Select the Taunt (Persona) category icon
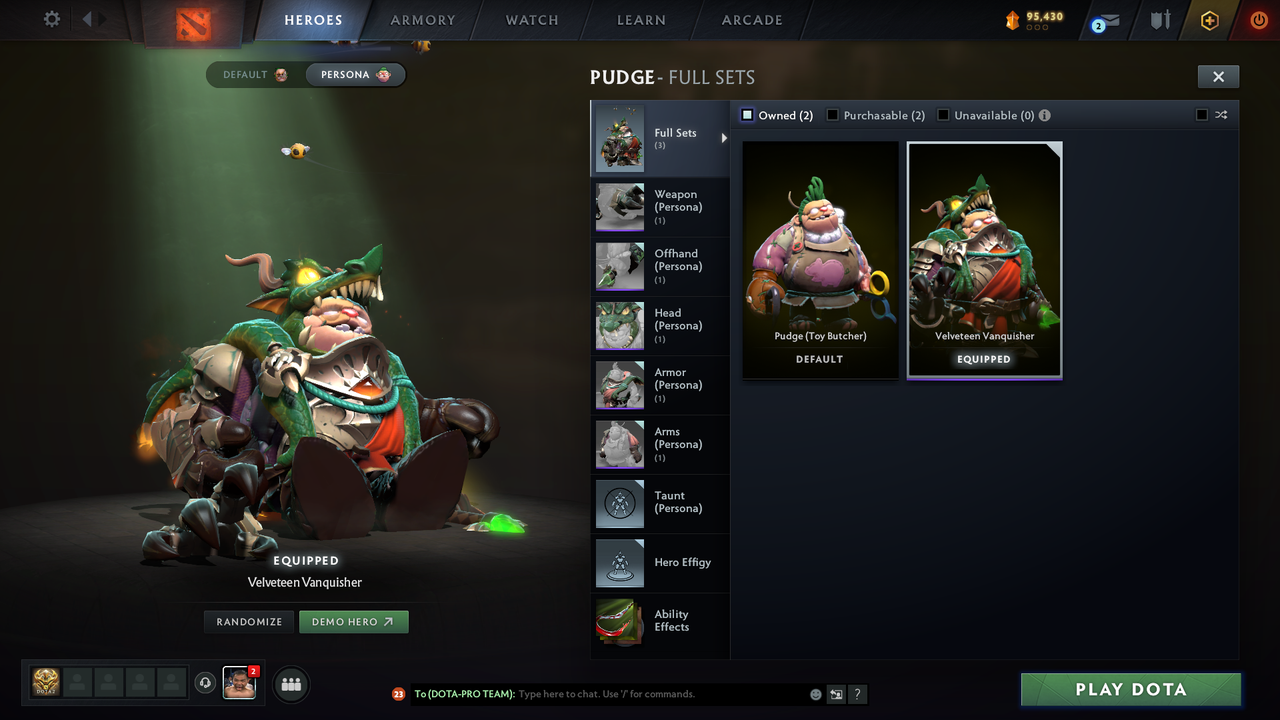 (x=619, y=504)
